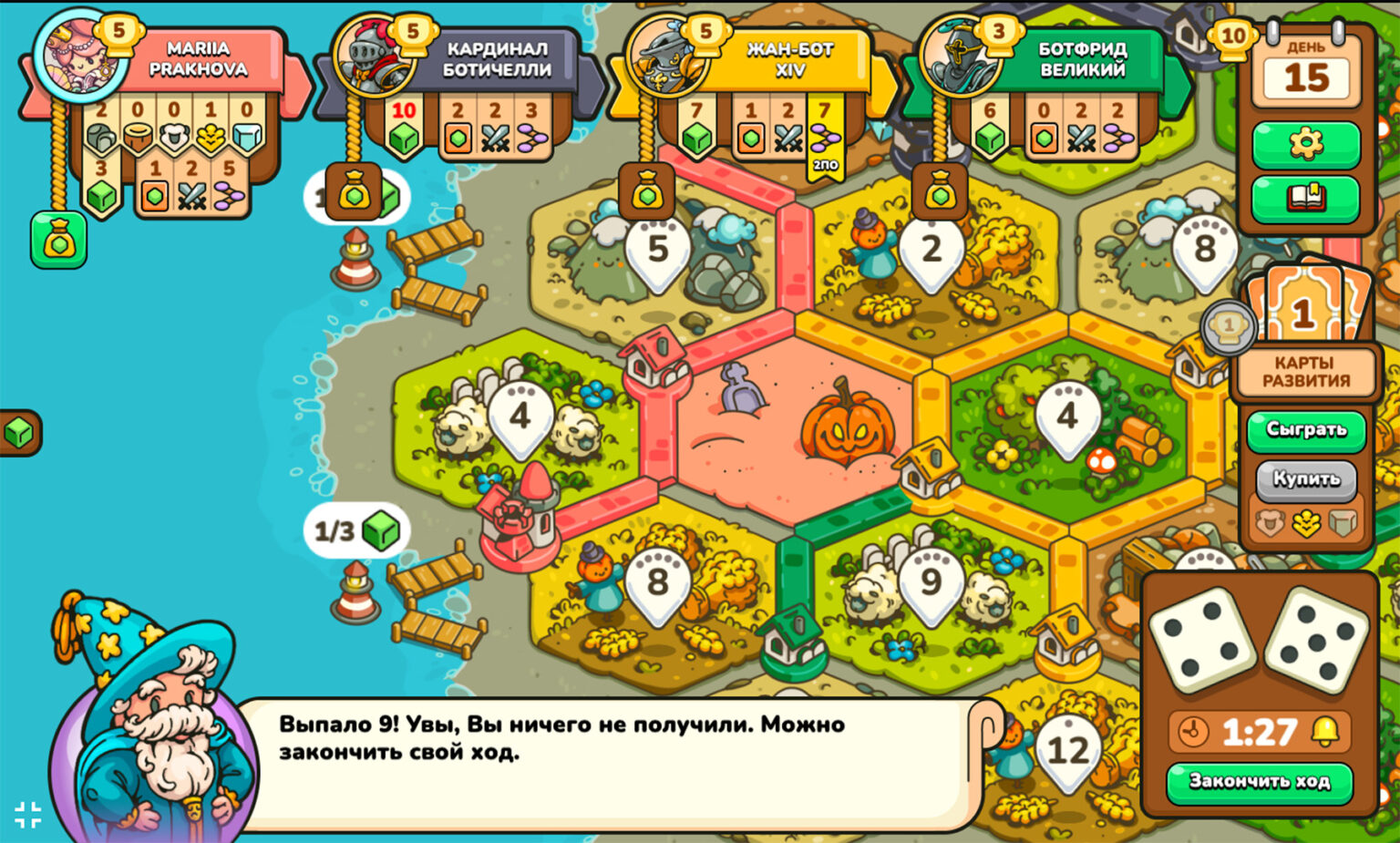Open the rulebook with the book button

[x=1305, y=197]
